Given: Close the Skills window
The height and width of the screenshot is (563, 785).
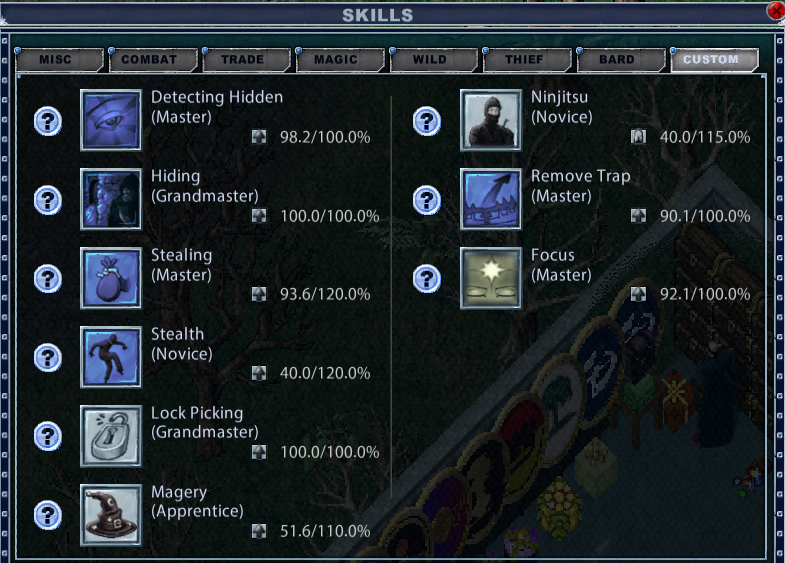Looking at the screenshot, I should pyautogui.click(x=775, y=11).
